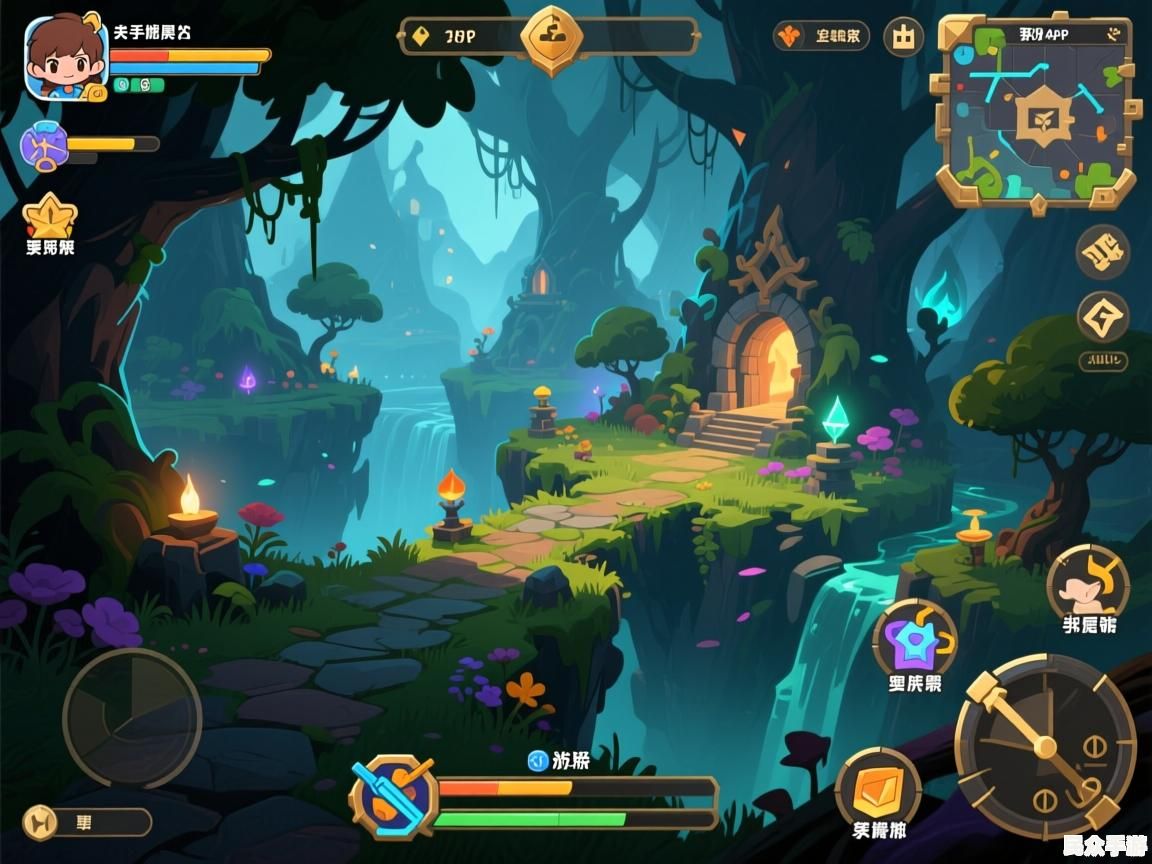The image size is (1152, 864).
Task: Tap the round gold rune button
Action: pos(1102,252)
